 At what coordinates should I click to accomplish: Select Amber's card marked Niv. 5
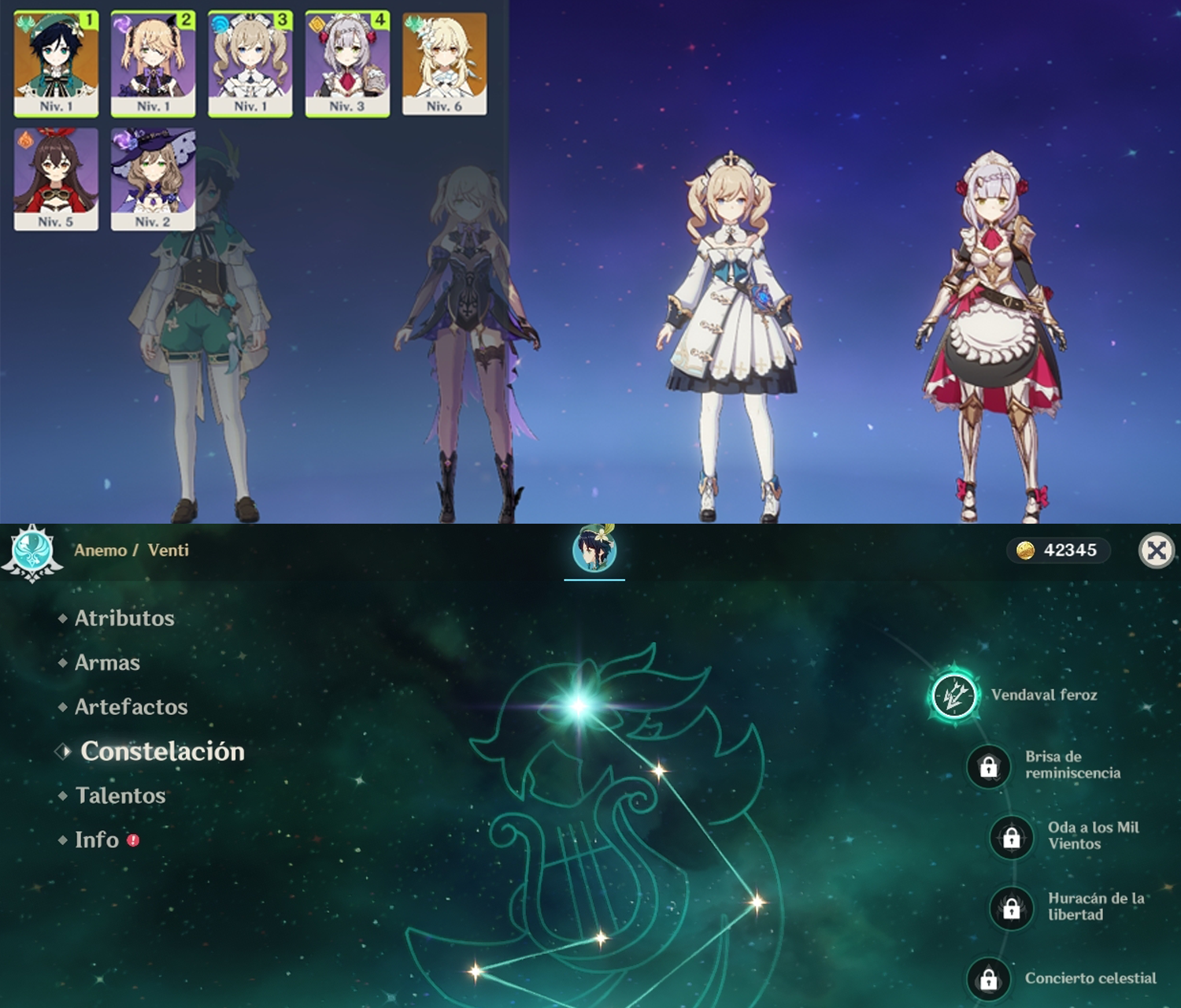[x=56, y=180]
